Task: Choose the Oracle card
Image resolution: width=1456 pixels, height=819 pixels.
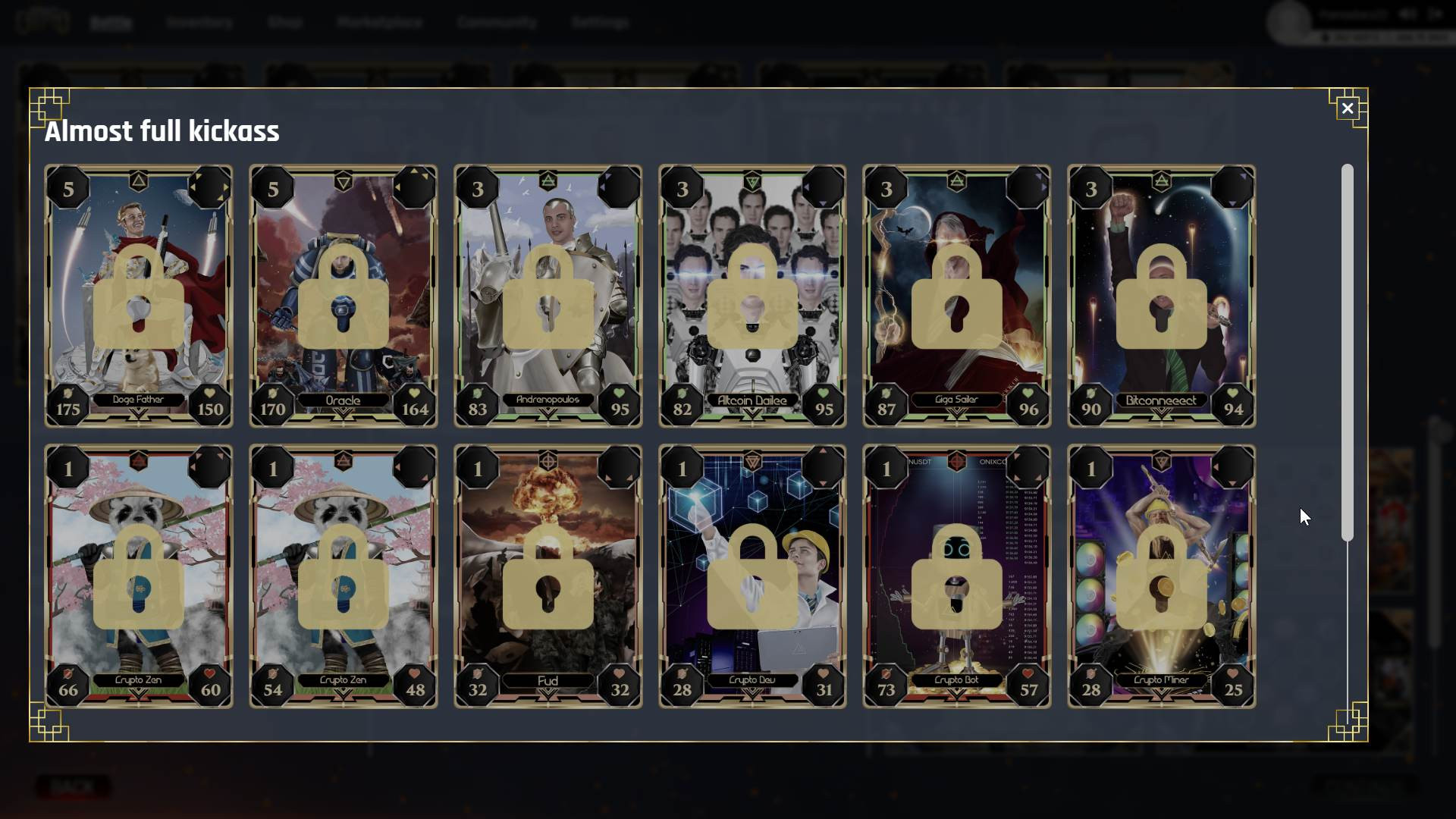Action: (343, 296)
